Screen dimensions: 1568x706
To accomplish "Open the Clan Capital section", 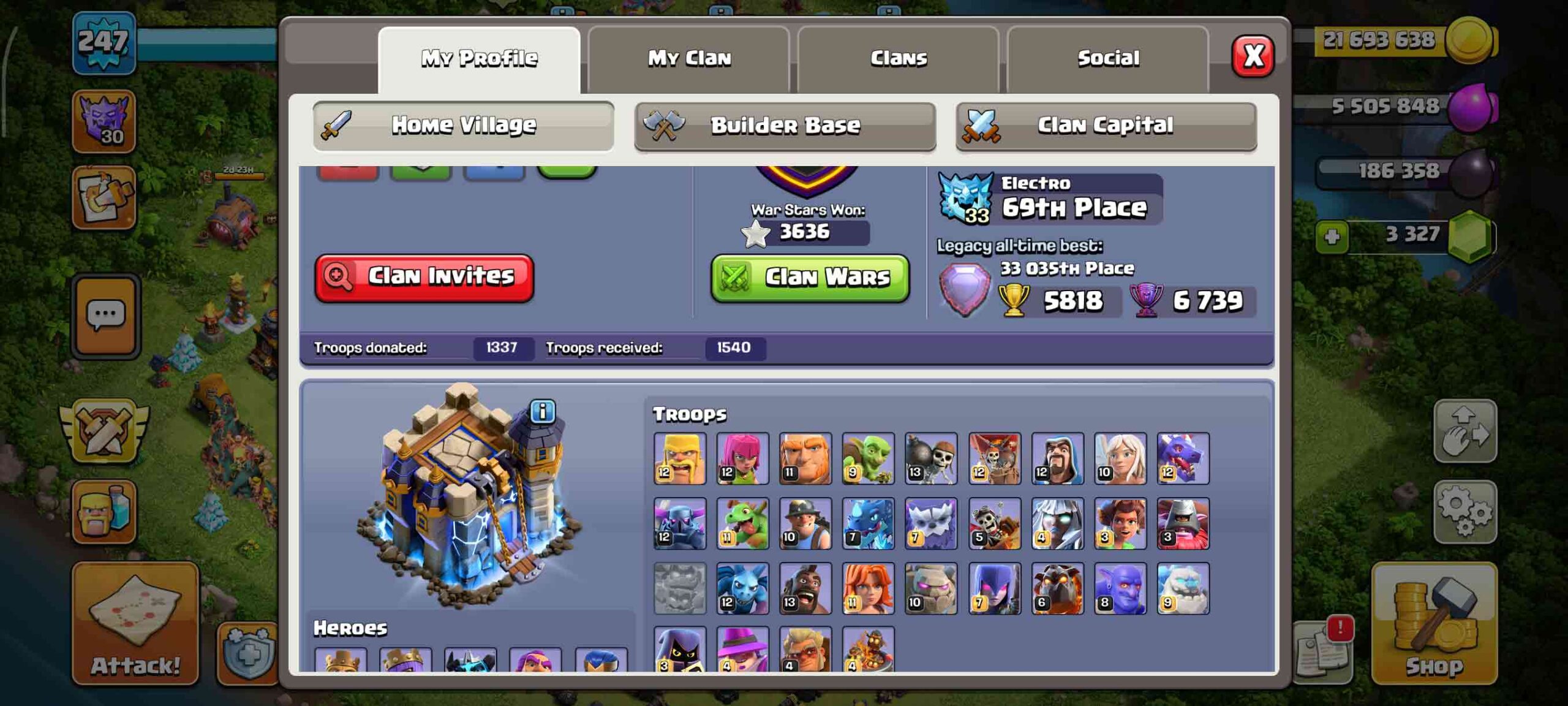I will point(1106,124).
